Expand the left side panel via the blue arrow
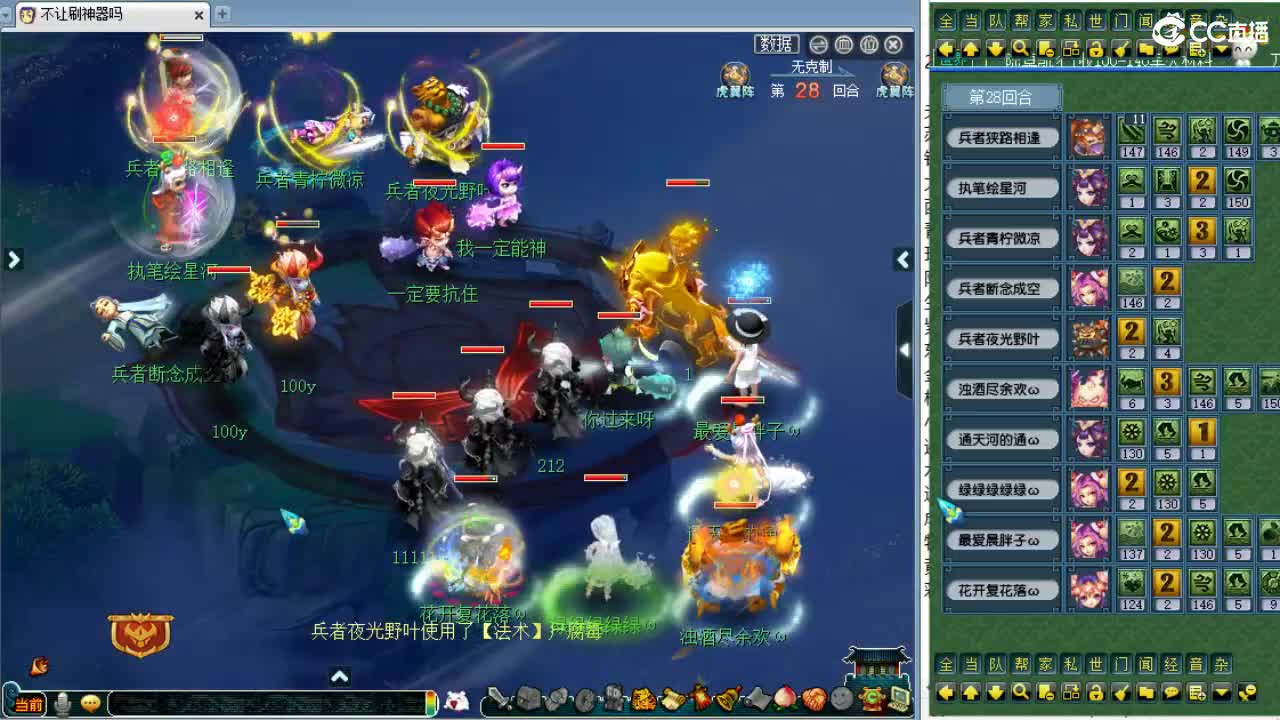The height and width of the screenshot is (720, 1280). (14, 259)
